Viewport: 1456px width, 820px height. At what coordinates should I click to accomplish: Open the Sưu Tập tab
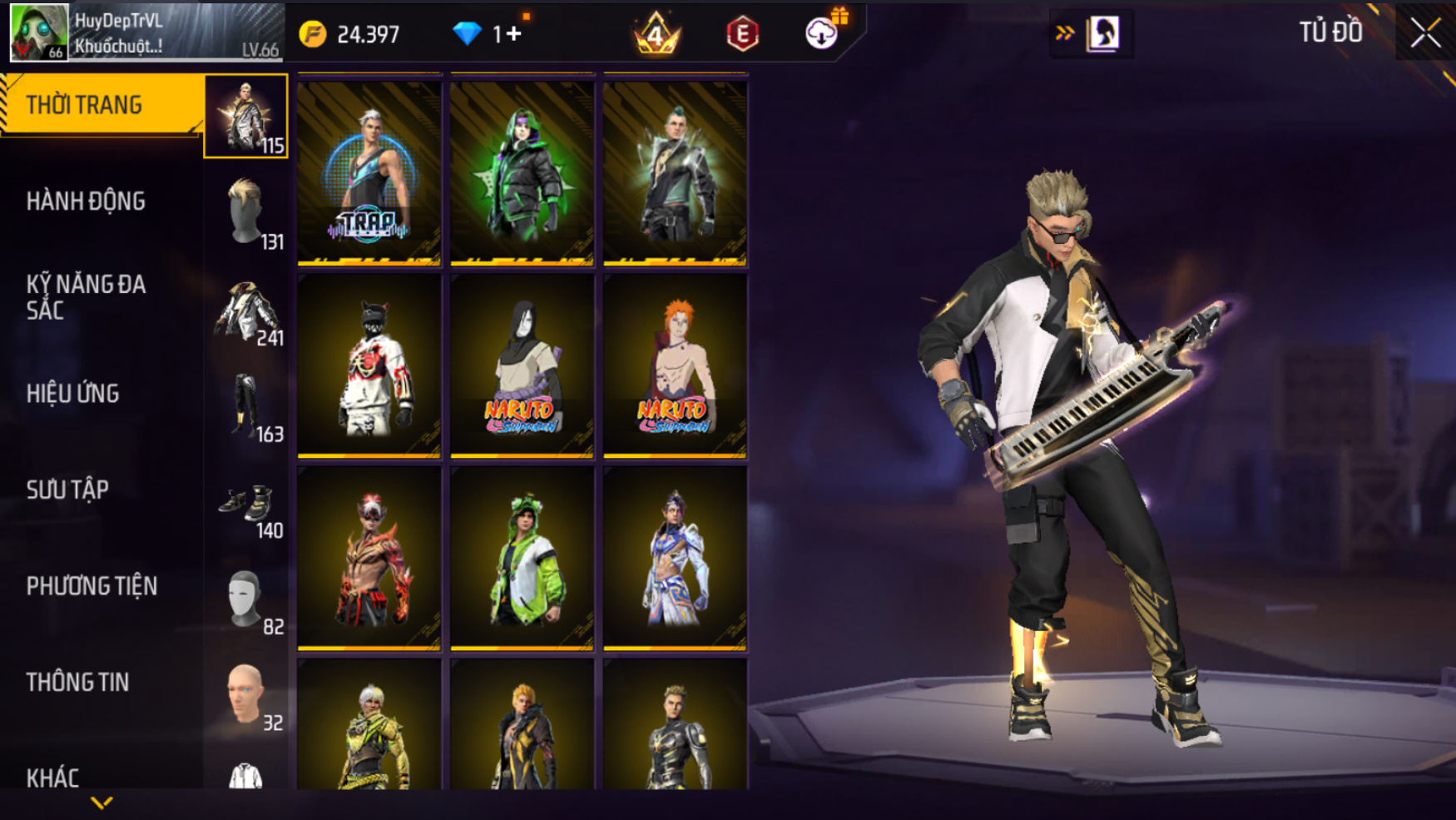click(67, 490)
